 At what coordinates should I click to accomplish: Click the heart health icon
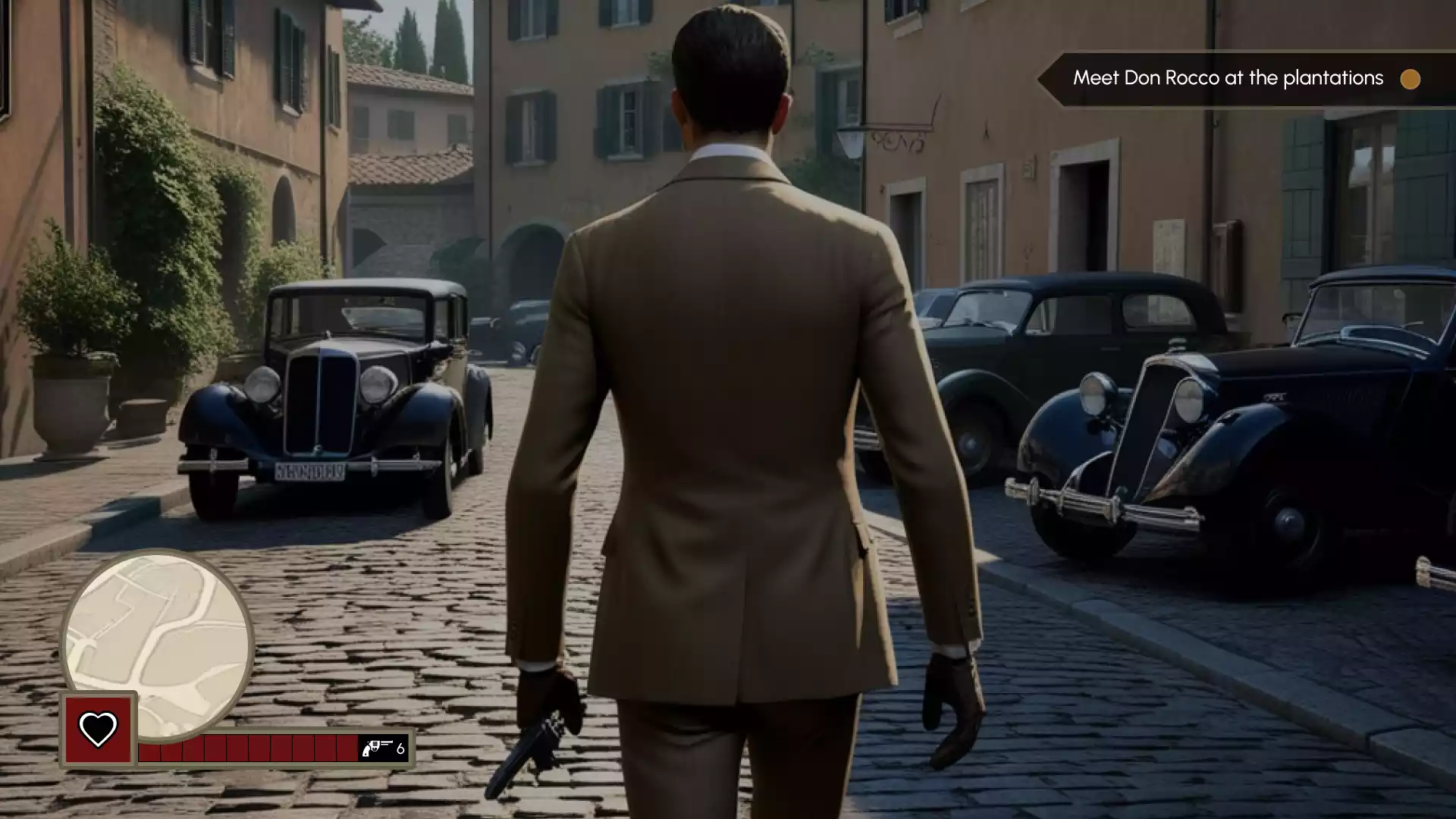99,730
